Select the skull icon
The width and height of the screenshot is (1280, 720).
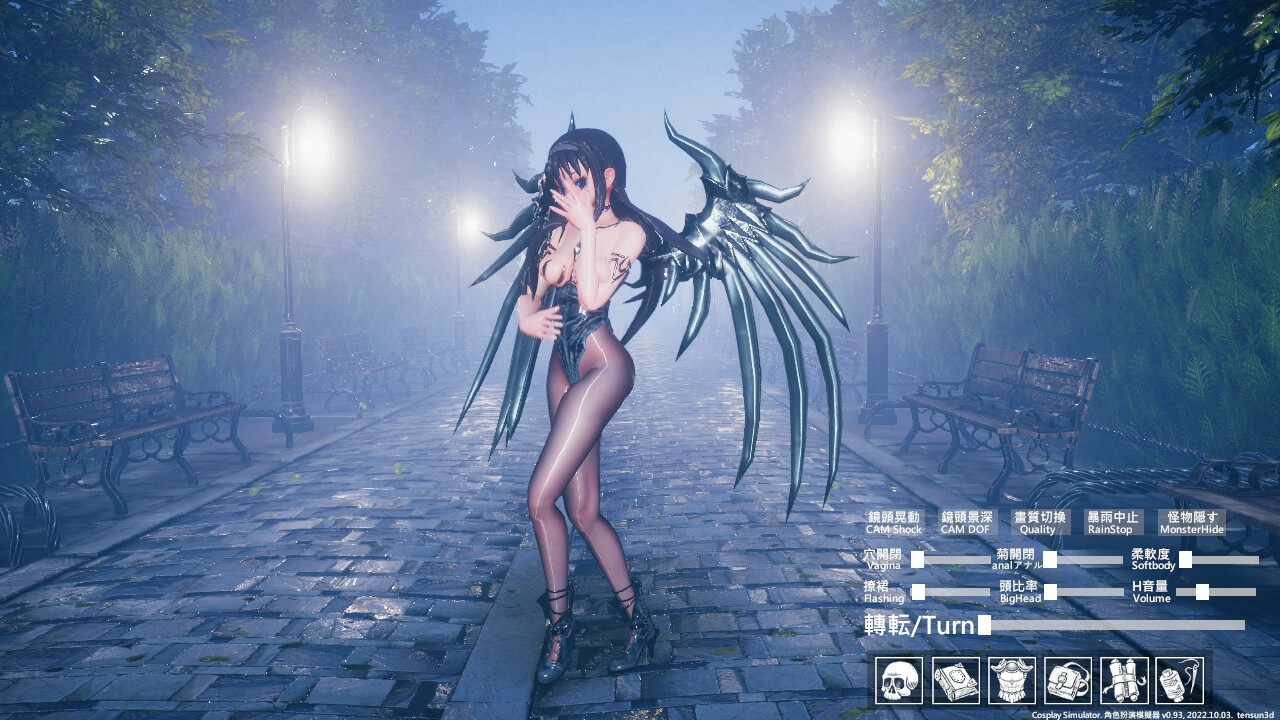pyautogui.click(x=899, y=681)
